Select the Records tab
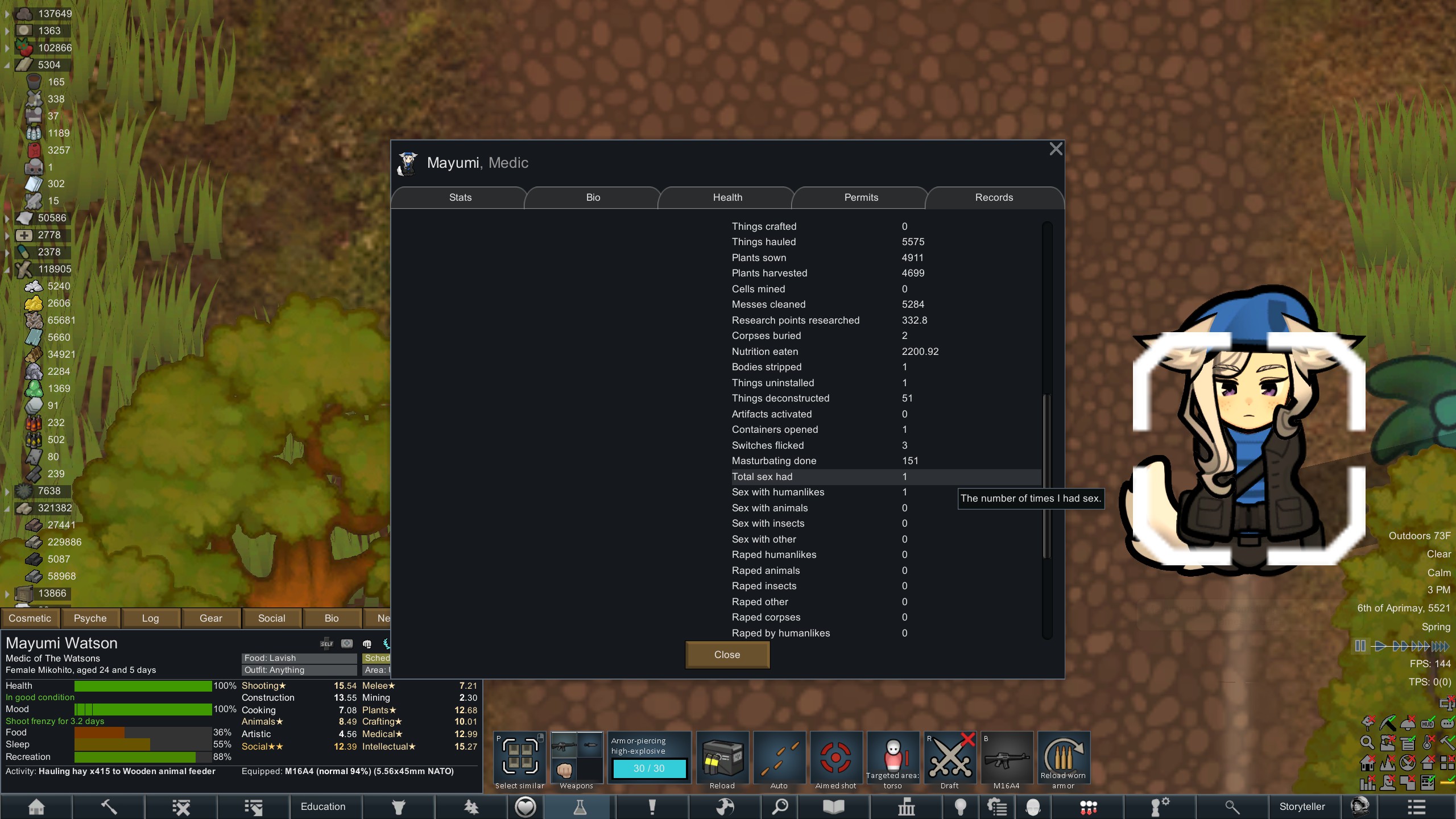This screenshot has width=1456, height=819. point(994,197)
